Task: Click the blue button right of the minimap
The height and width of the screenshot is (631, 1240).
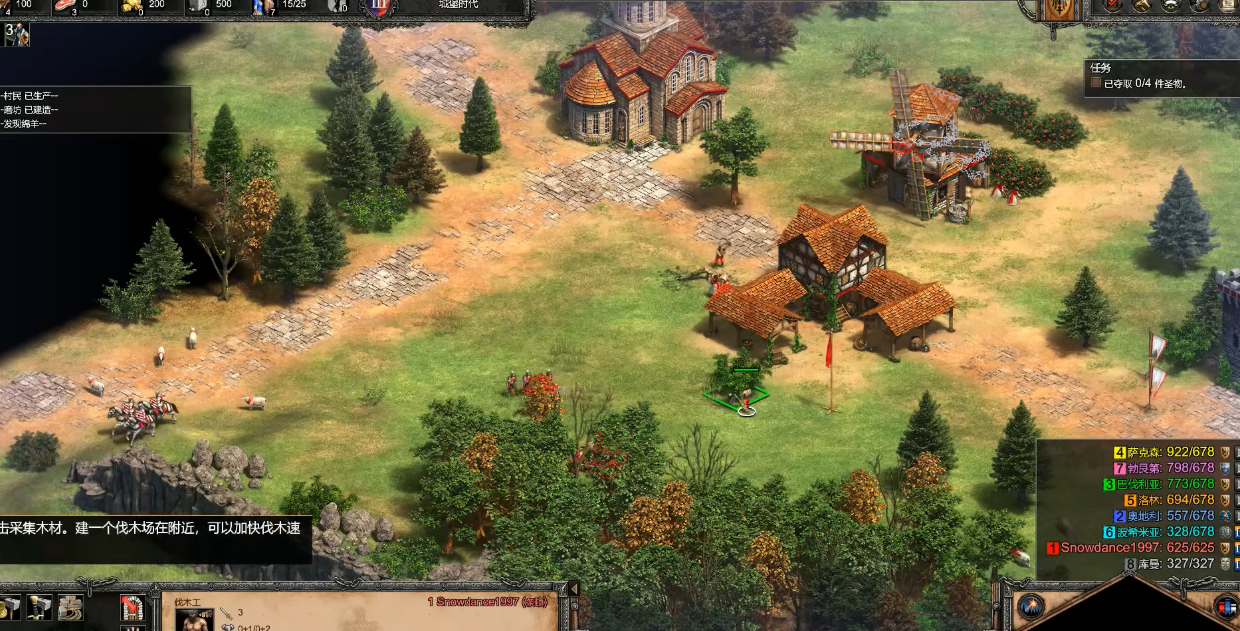Action: coord(1225,606)
